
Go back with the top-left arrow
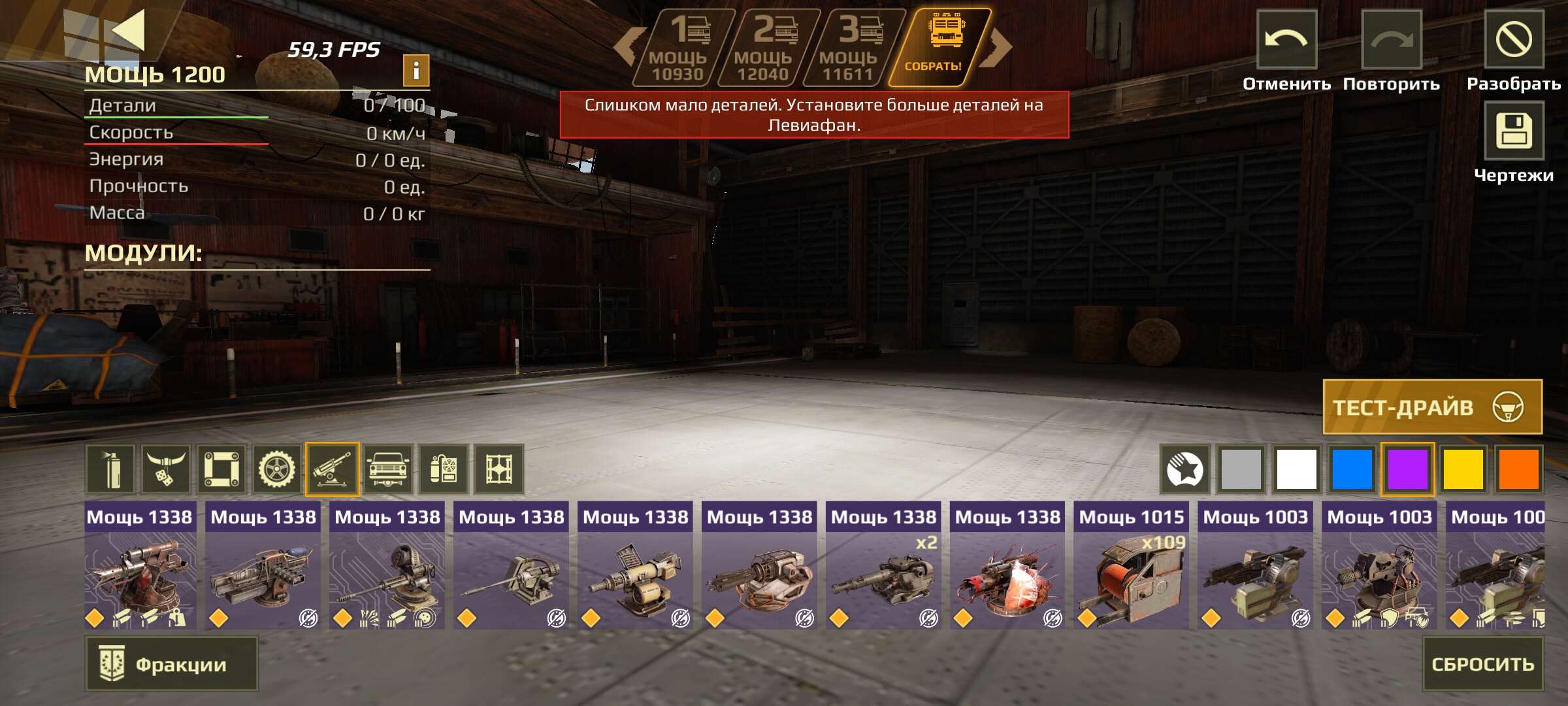pos(127,31)
